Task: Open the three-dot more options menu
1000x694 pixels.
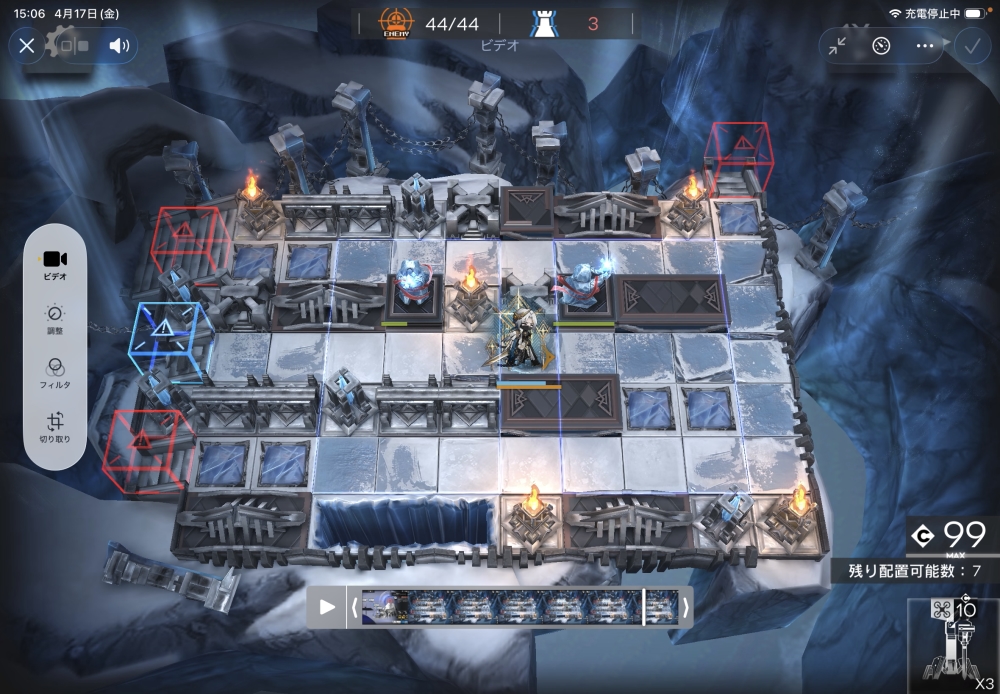Action: click(925, 46)
